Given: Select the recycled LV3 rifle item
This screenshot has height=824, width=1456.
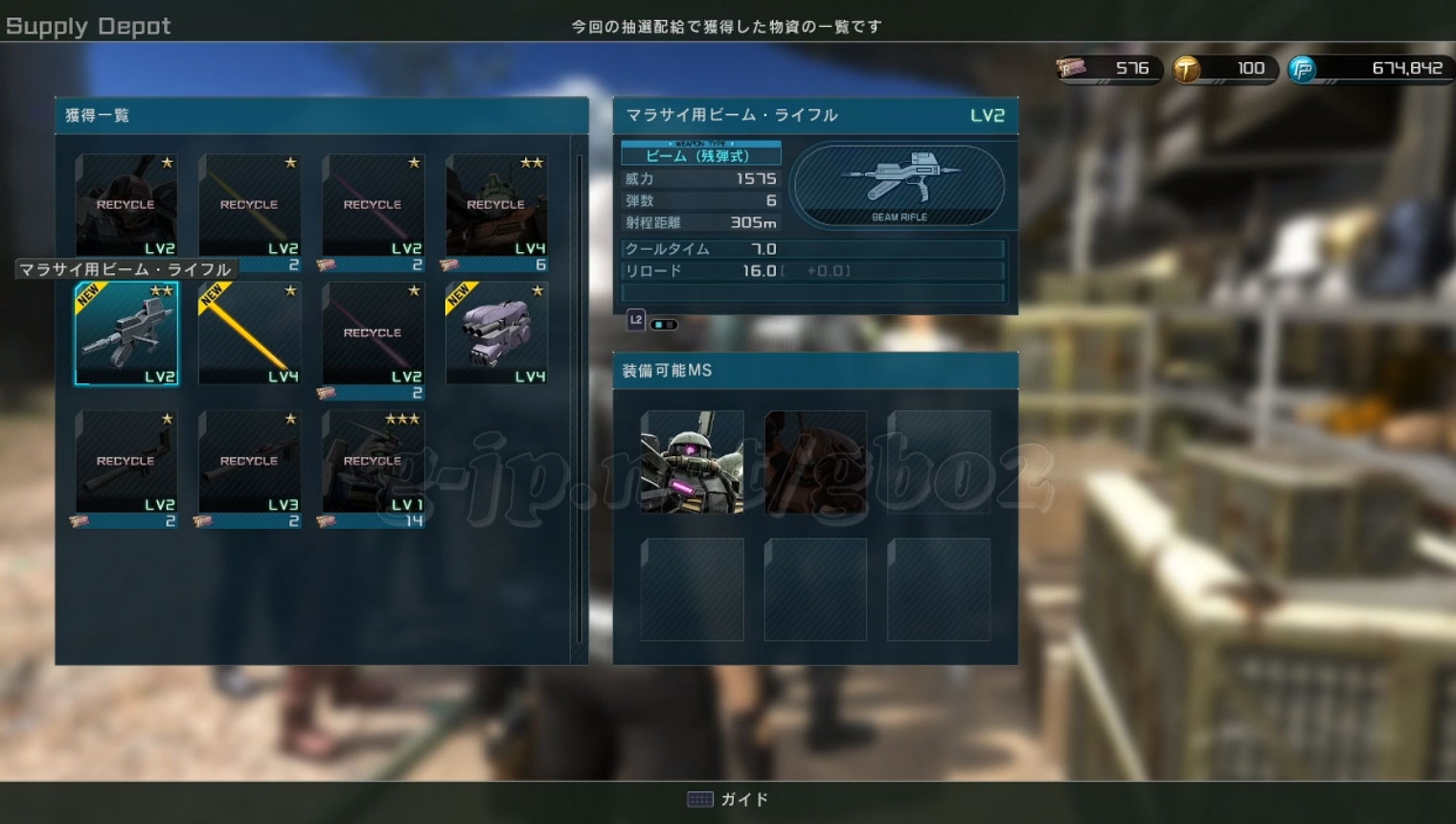Looking at the screenshot, I should (249, 462).
